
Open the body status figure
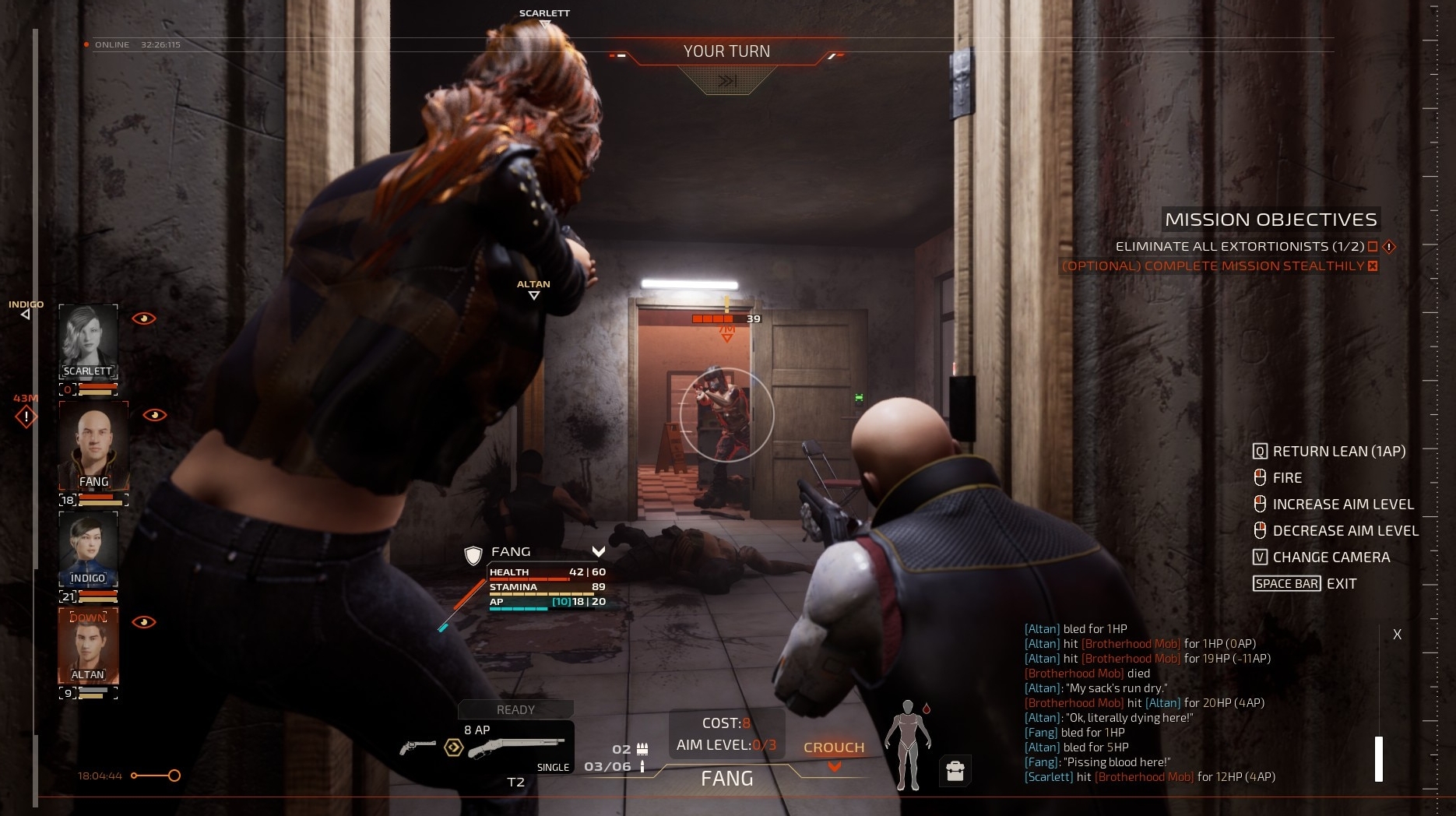click(x=906, y=745)
